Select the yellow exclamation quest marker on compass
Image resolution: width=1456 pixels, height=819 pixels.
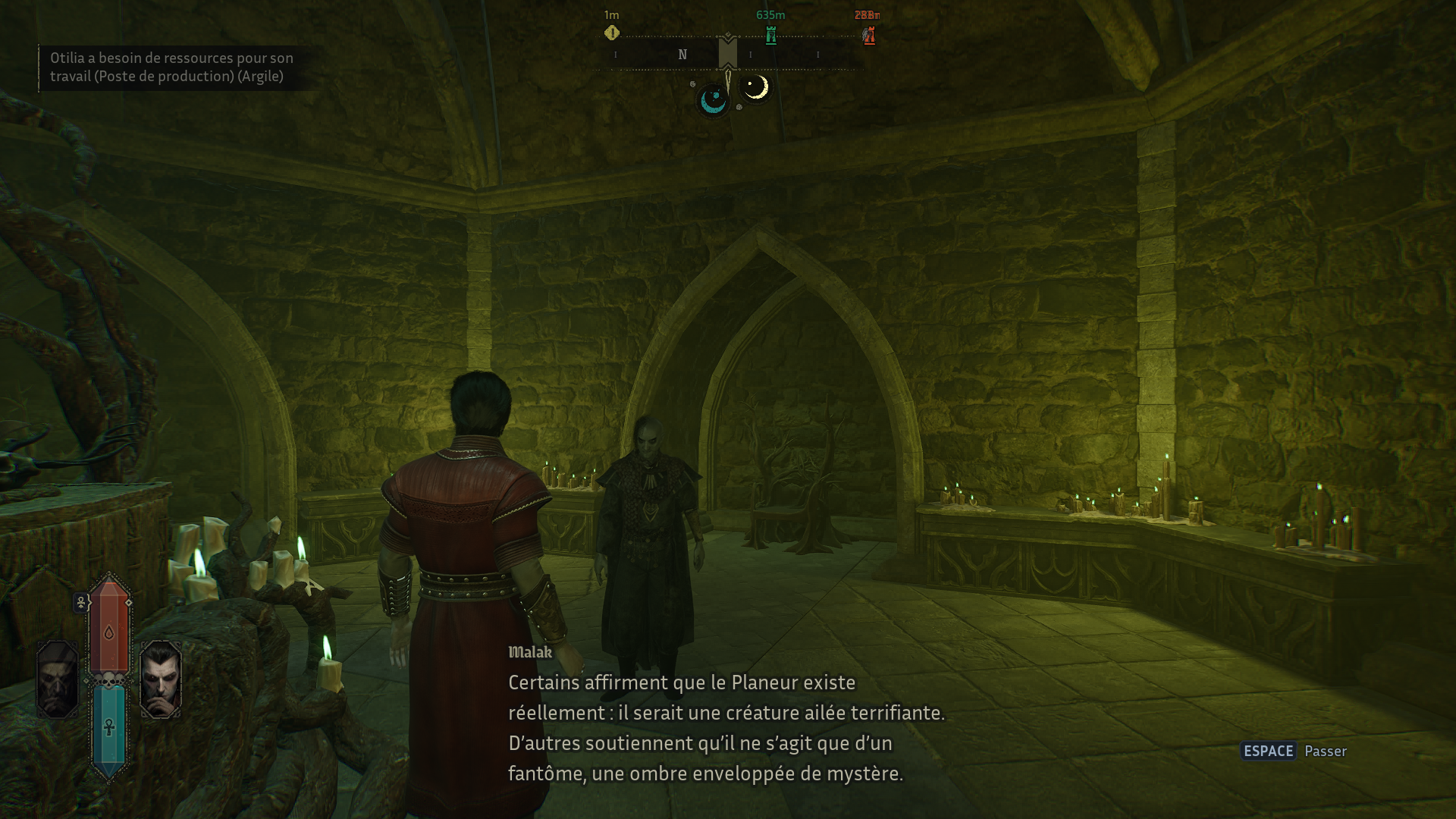(x=612, y=33)
